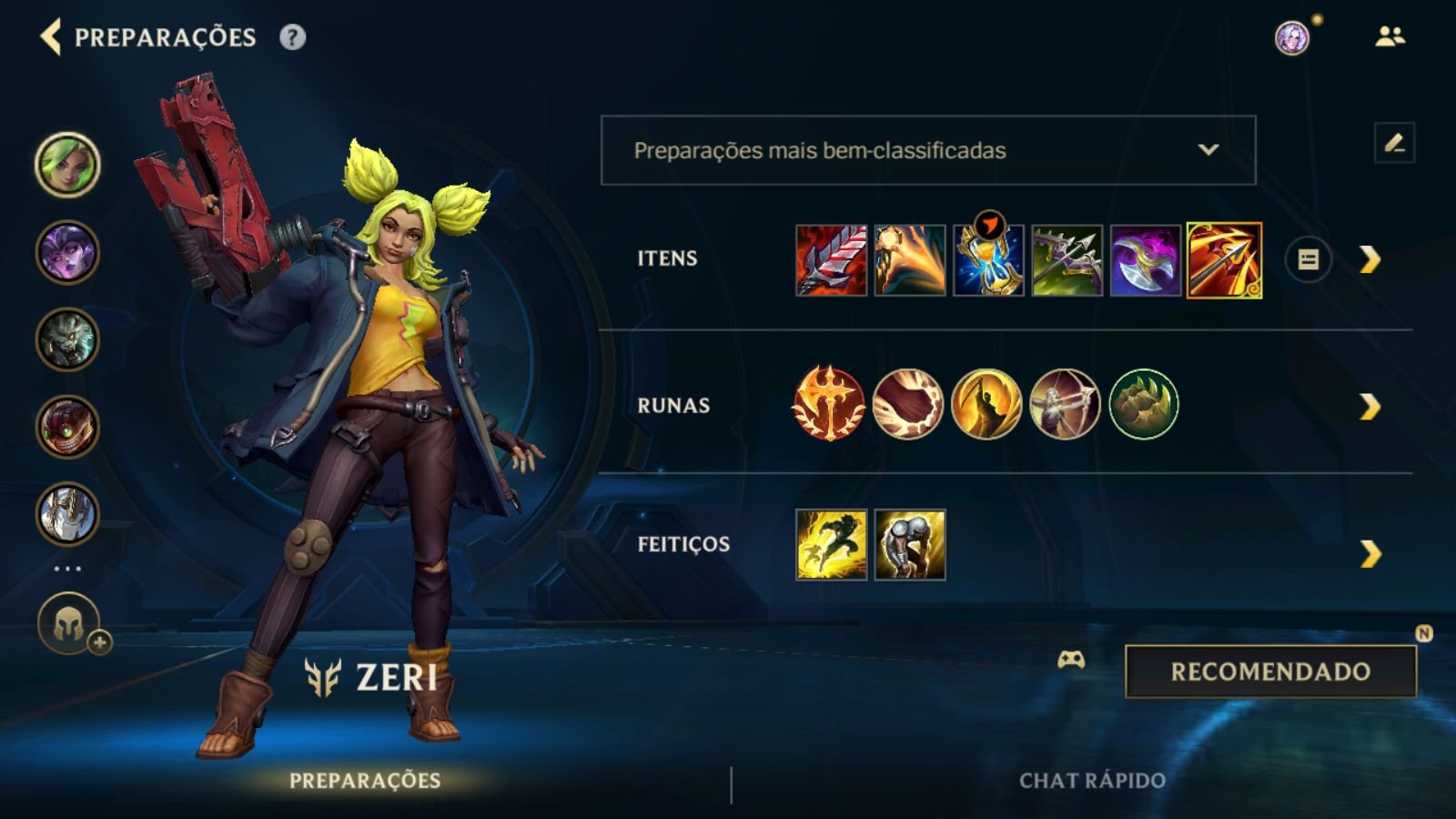This screenshot has height=819, width=1456.
Task: Expand the Feitiços section arrow
Action: 1370,553
